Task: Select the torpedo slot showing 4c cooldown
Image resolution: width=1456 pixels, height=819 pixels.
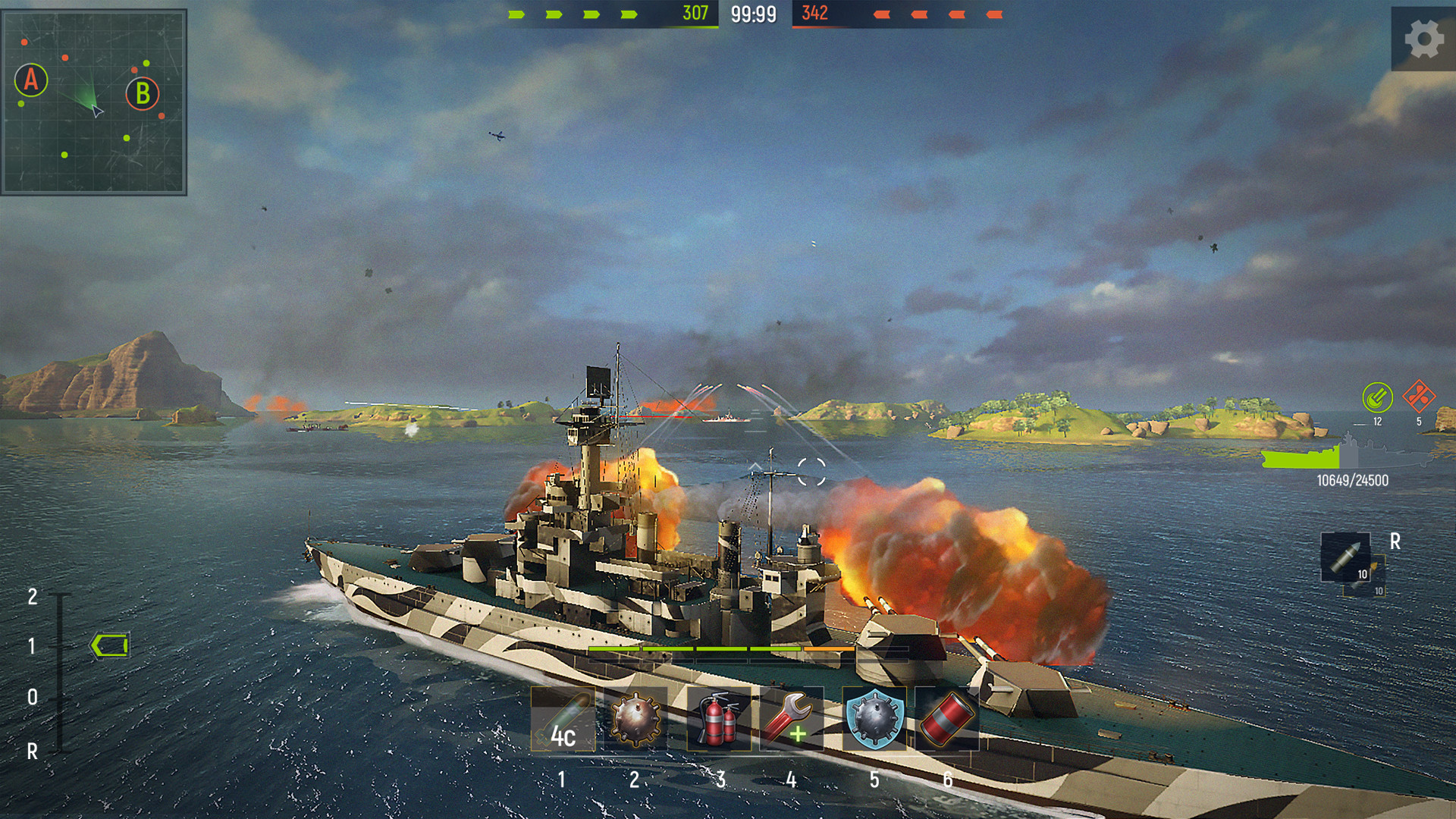Action: click(562, 720)
